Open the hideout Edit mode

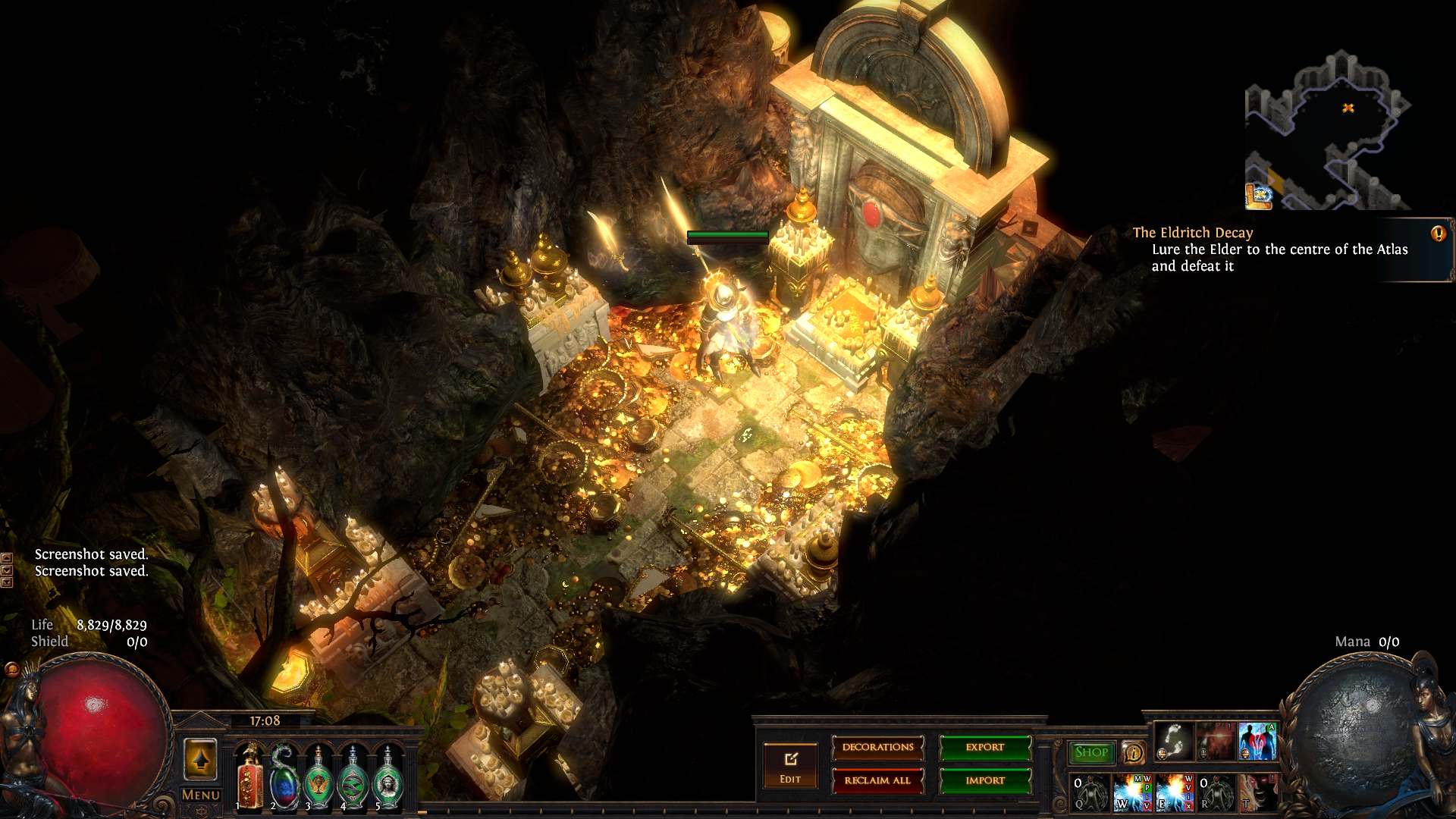tap(790, 764)
